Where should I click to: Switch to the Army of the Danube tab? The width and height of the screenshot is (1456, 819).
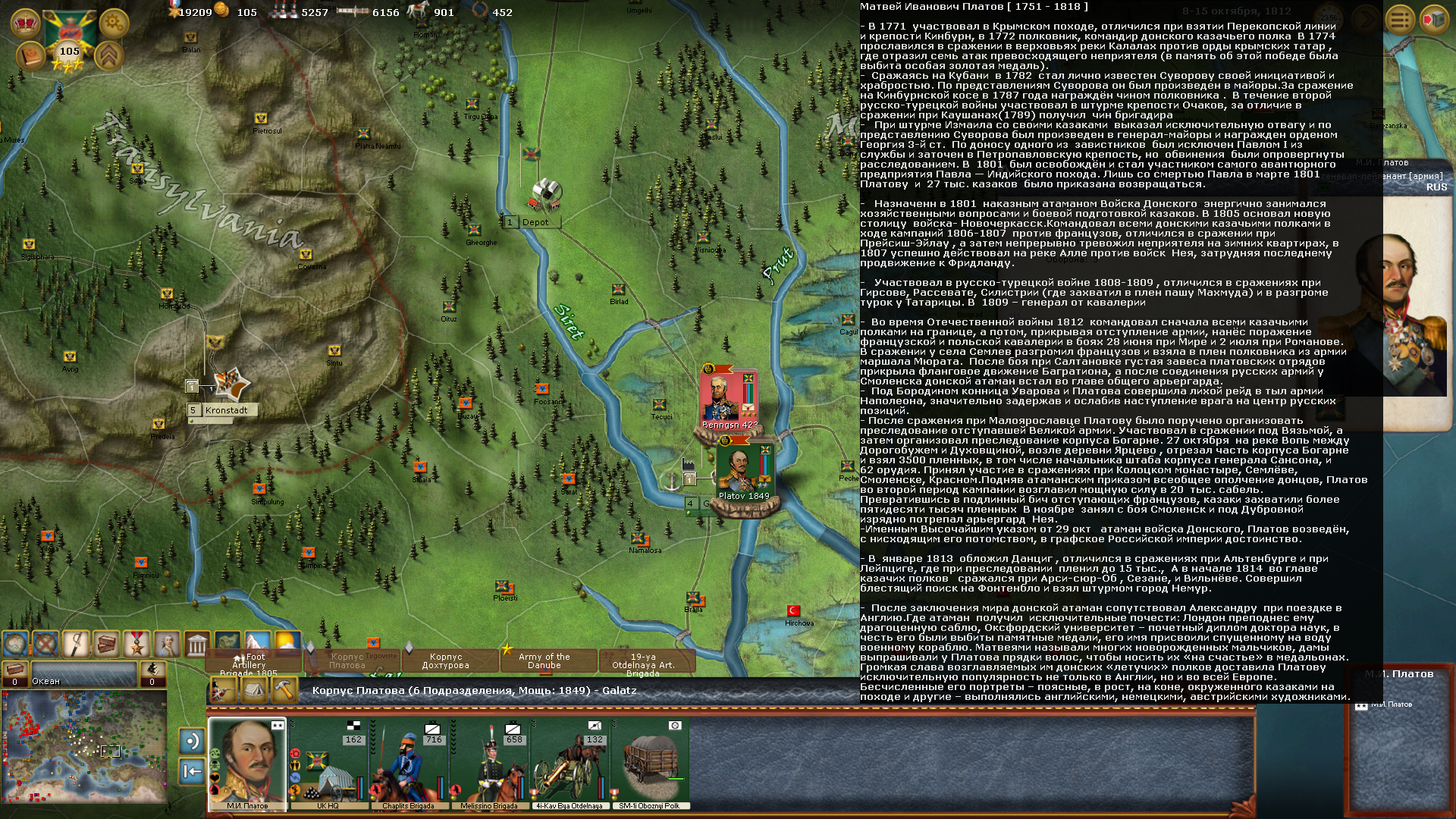point(544,661)
